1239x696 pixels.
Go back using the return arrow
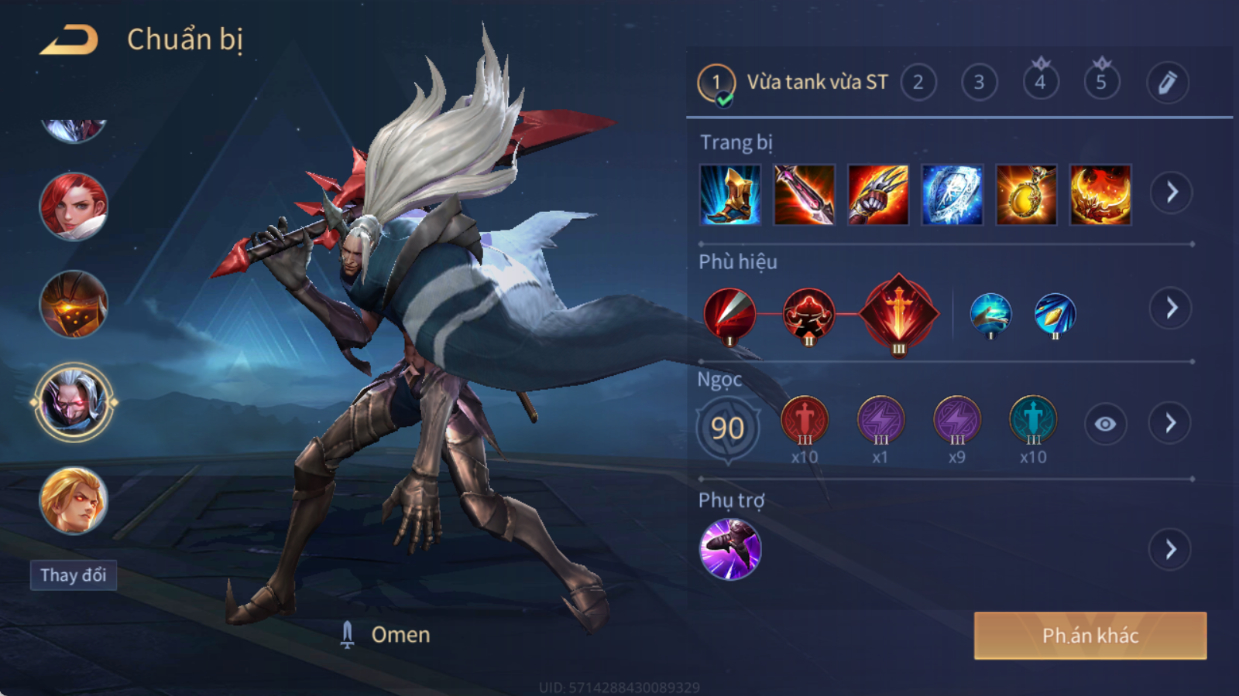[69, 41]
